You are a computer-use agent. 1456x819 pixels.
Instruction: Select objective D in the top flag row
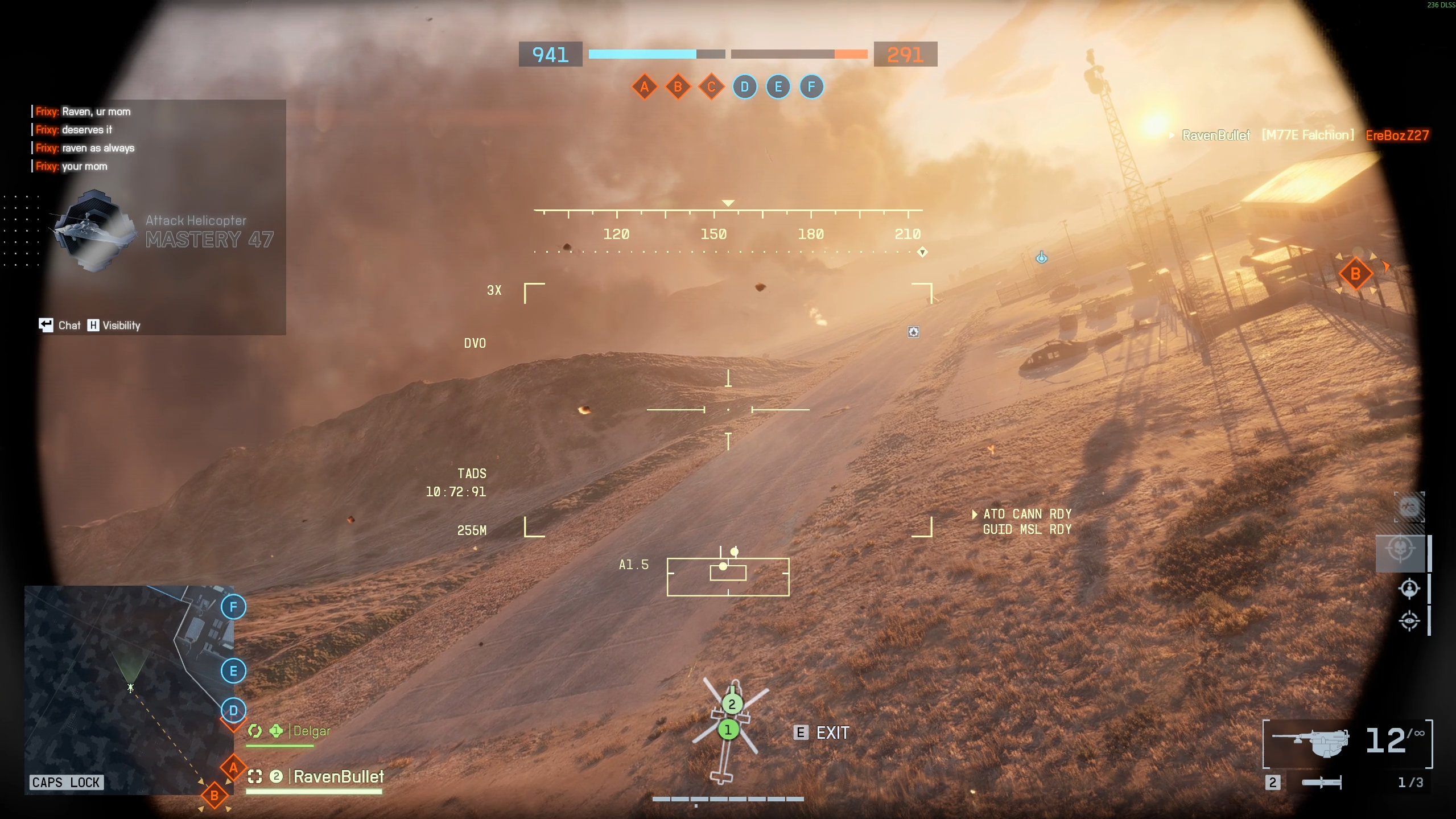(x=744, y=87)
